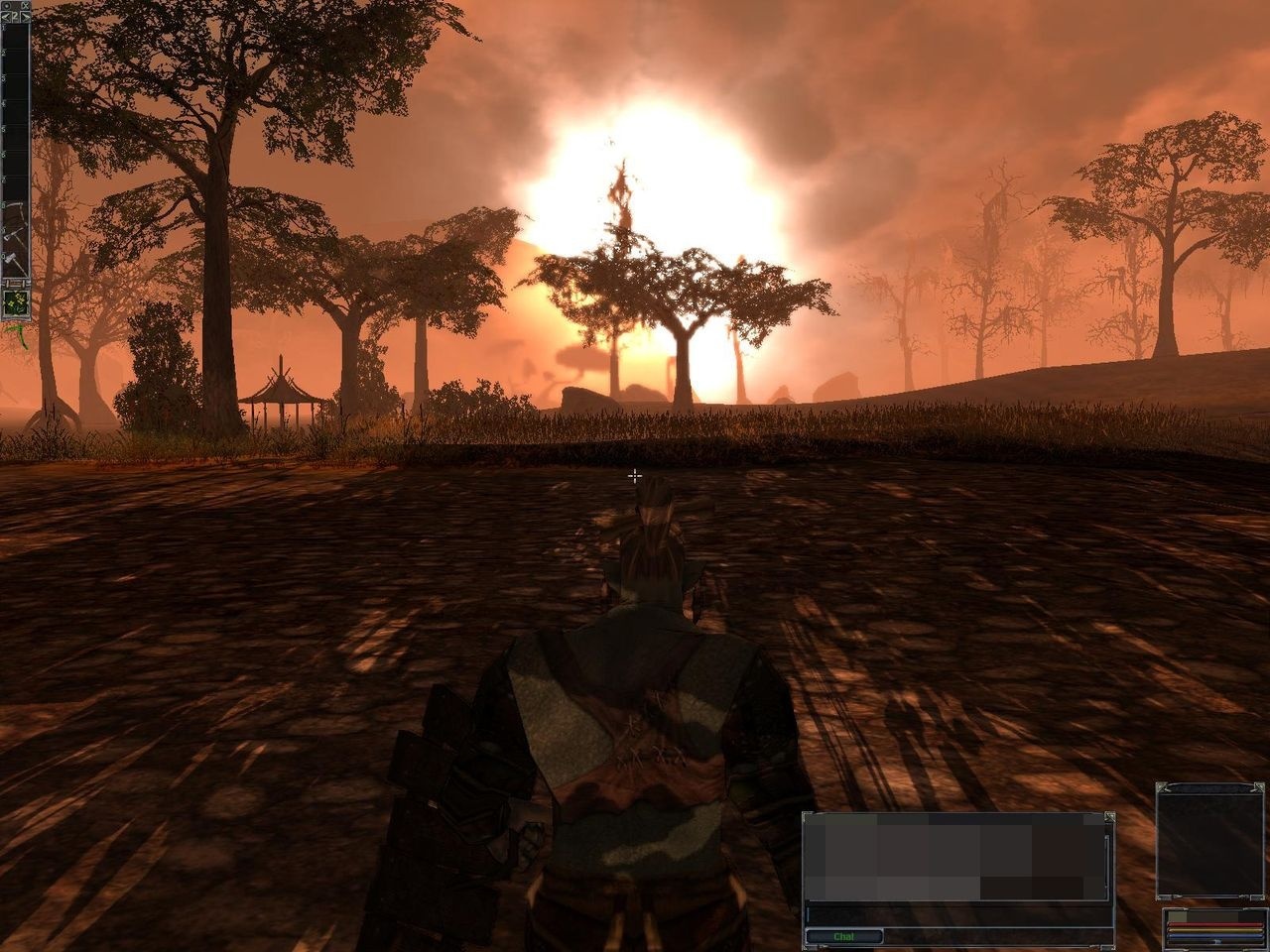The width and height of the screenshot is (1270, 952).
Task: Click the corner bracket icon atop the chat window
Action: coord(1110,819)
